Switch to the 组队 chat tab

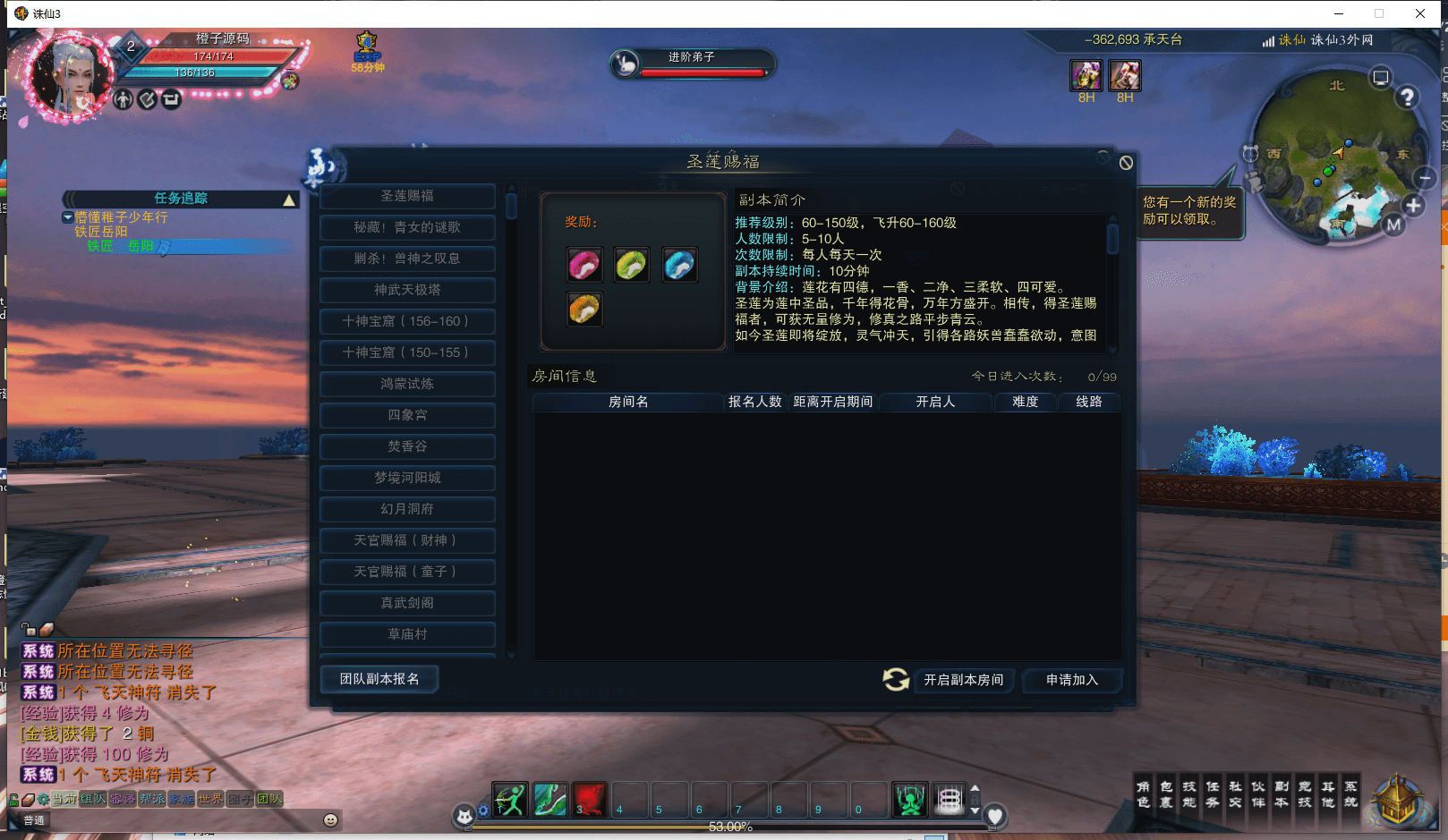tap(95, 799)
